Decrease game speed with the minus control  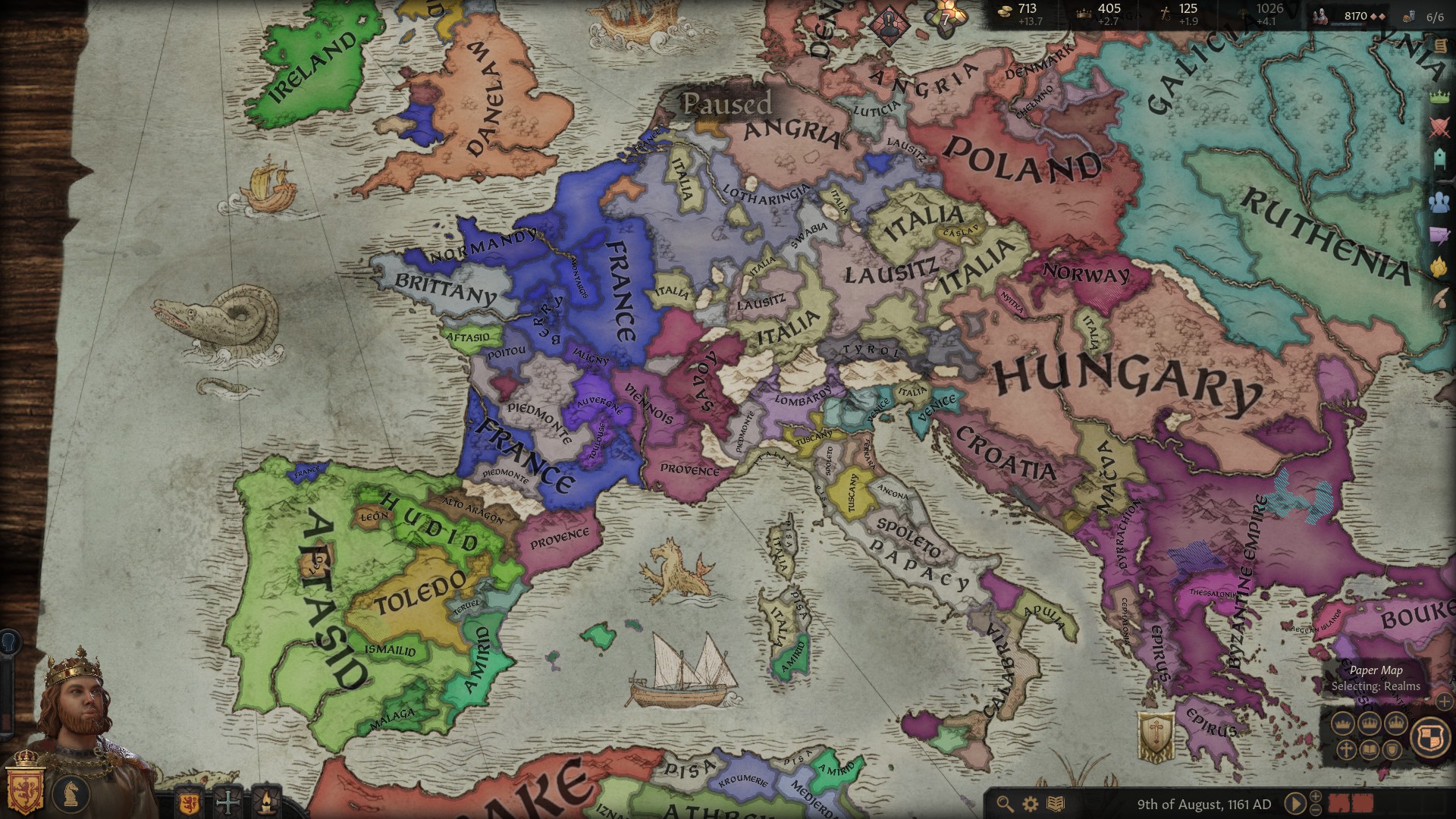point(1316,811)
